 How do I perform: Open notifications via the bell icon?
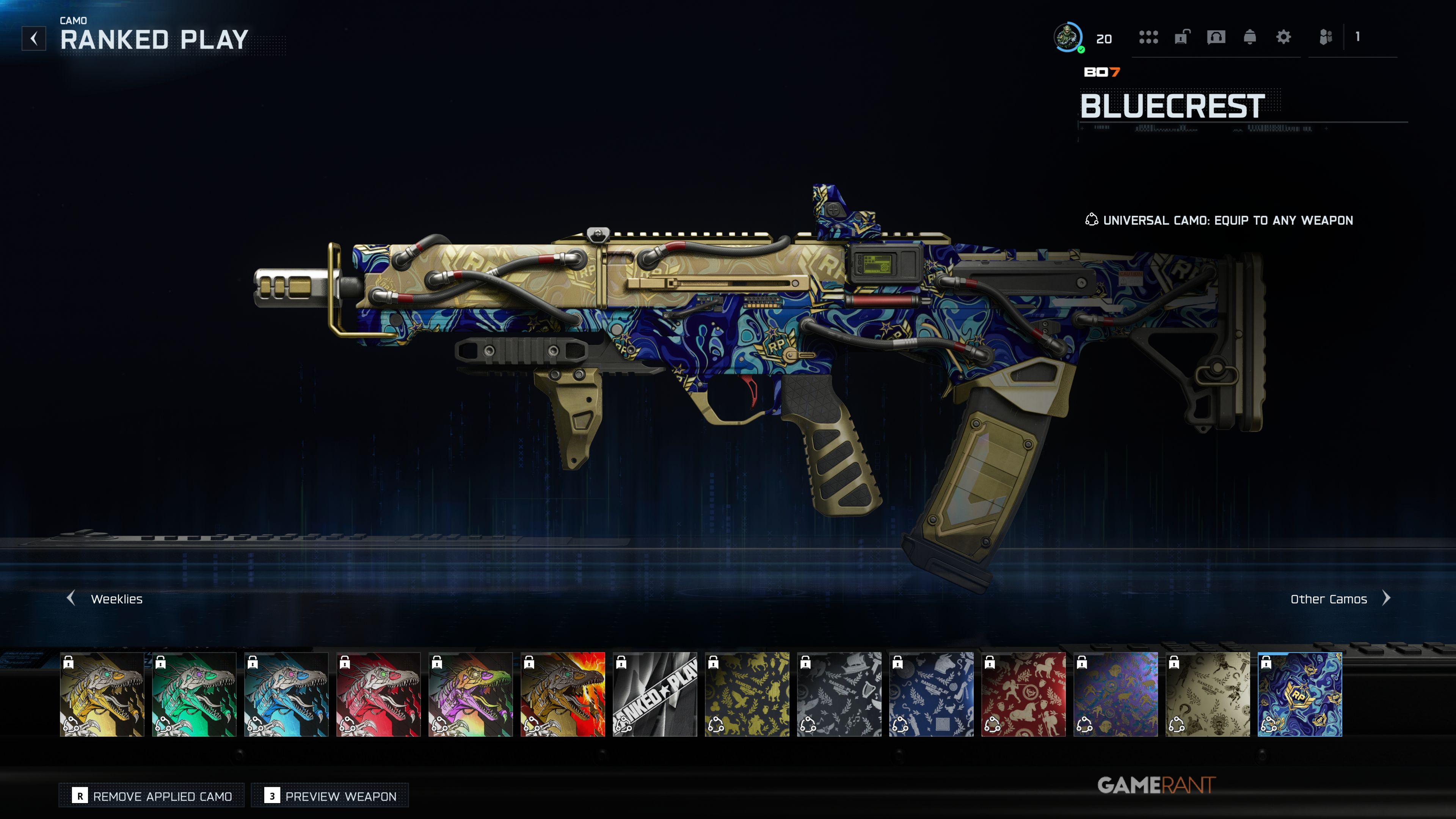(x=1250, y=37)
